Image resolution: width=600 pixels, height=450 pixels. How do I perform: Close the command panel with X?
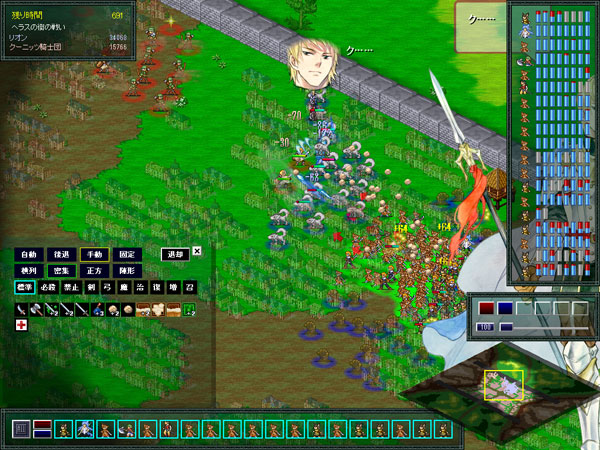point(197,252)
